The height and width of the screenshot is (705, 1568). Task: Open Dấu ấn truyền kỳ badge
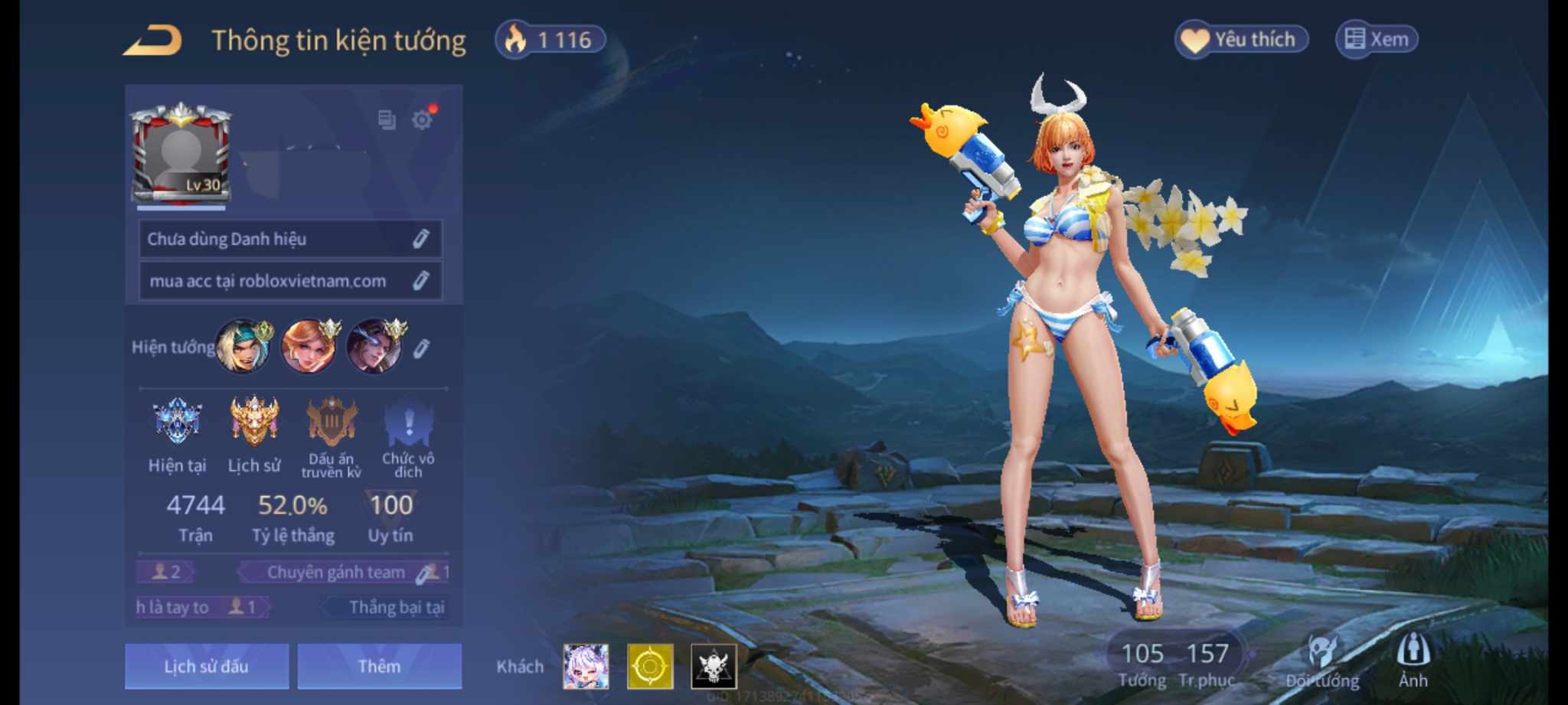click(x=331, y=423)
